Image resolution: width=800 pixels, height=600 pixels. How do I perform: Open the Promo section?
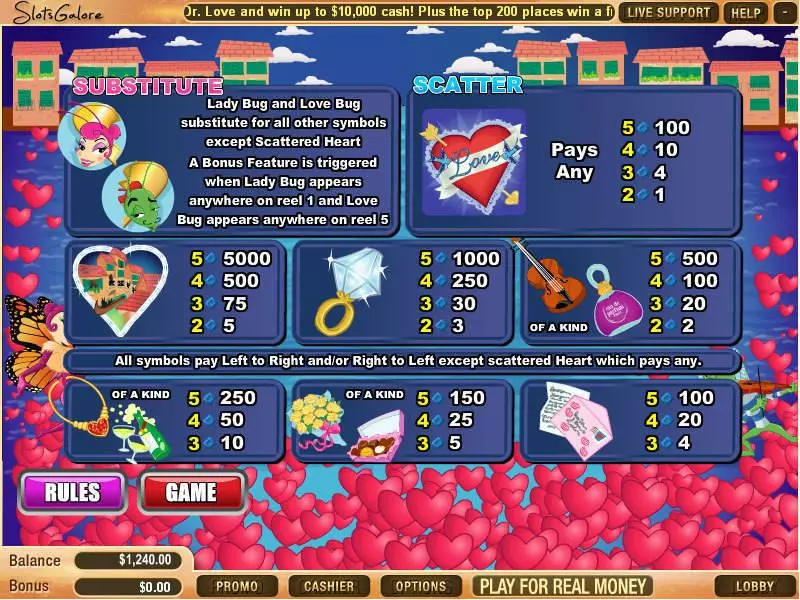coord(237,586)
